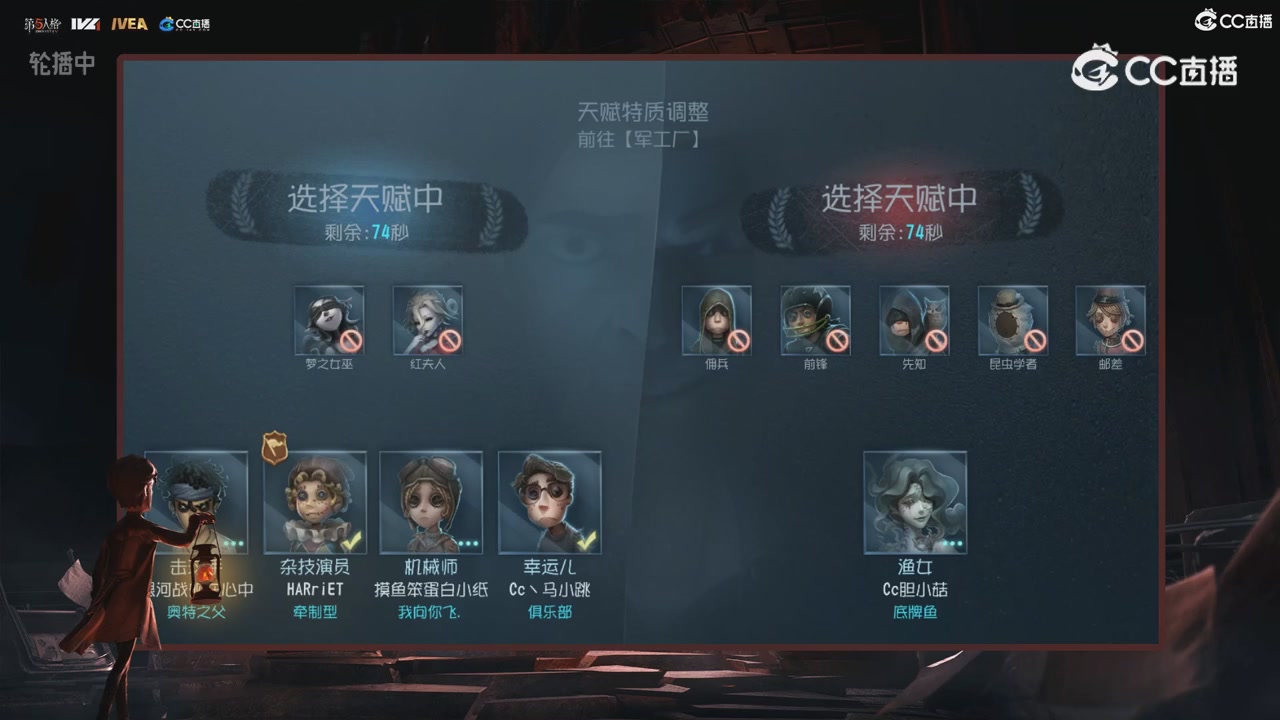Image resolution: width=1280 pixels, height=720 pixels.
Task: Select the 佣兵 banned character portrait
Action: [x=716, y=322]
